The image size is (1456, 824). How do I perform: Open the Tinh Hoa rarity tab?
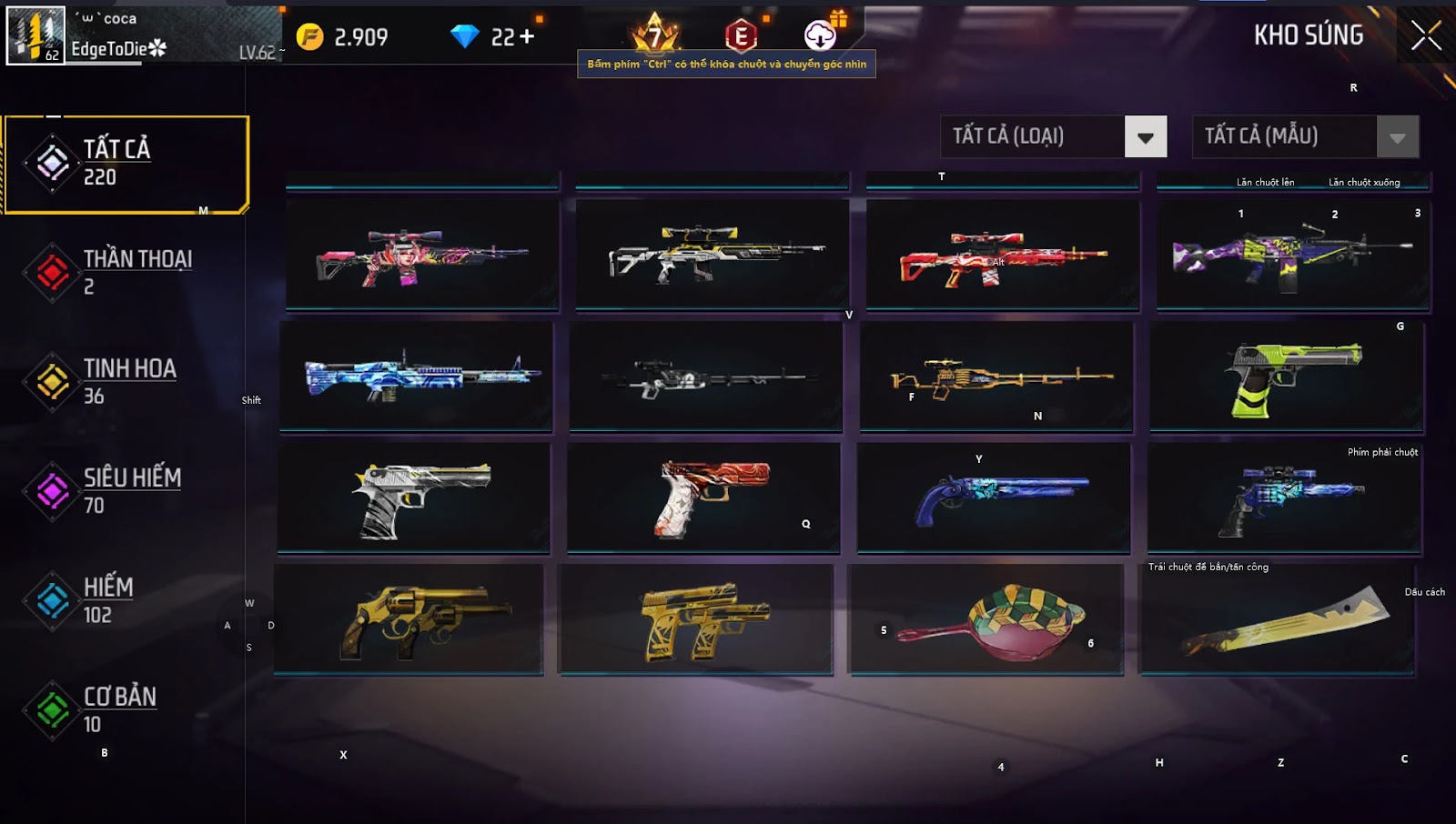126,381
